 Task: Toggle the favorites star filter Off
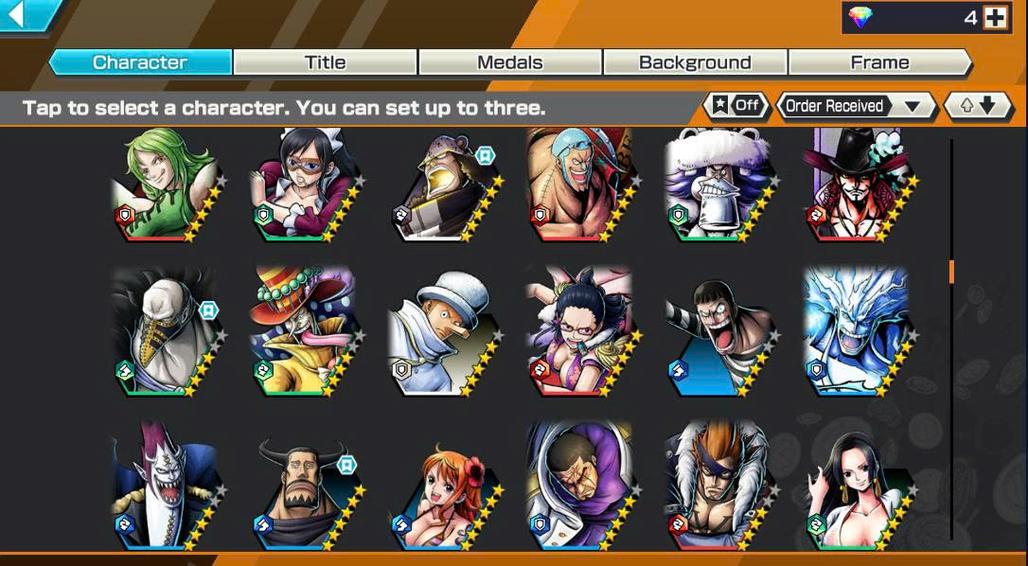point(735,105)
